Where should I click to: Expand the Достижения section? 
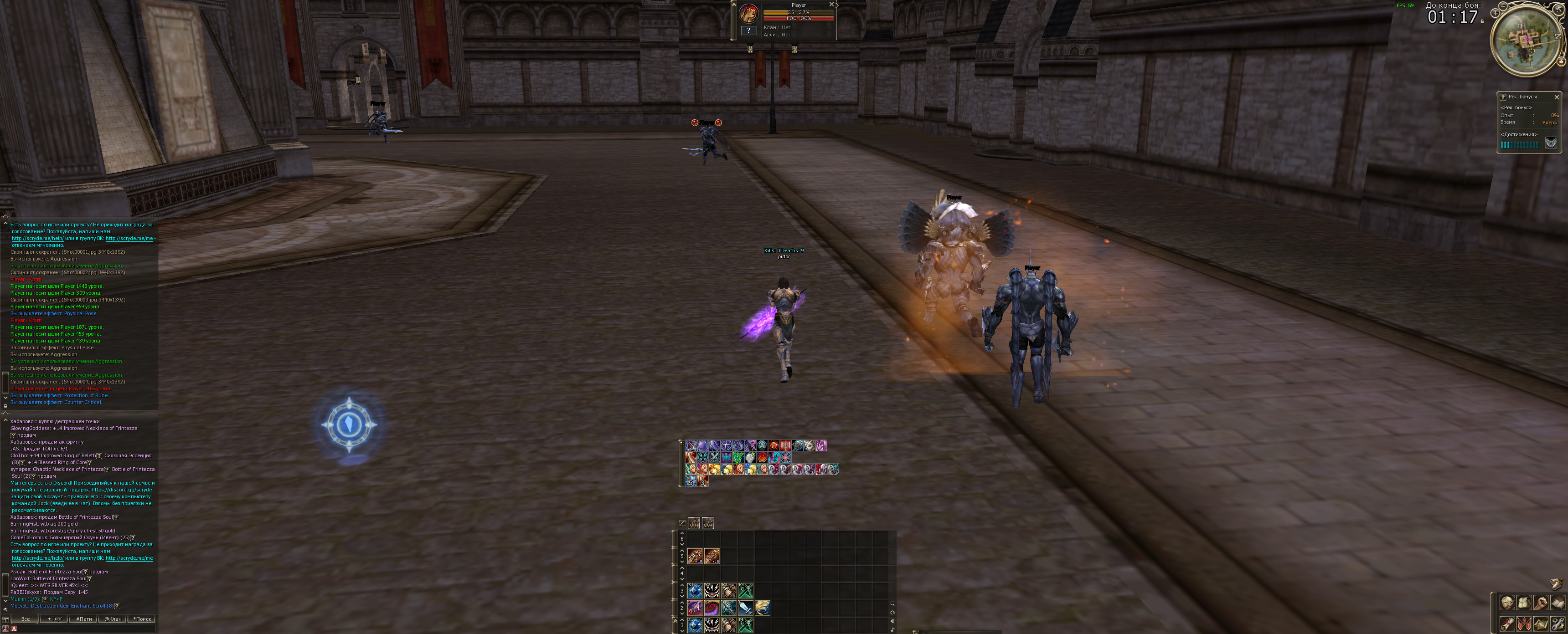tap(1519, 134)
